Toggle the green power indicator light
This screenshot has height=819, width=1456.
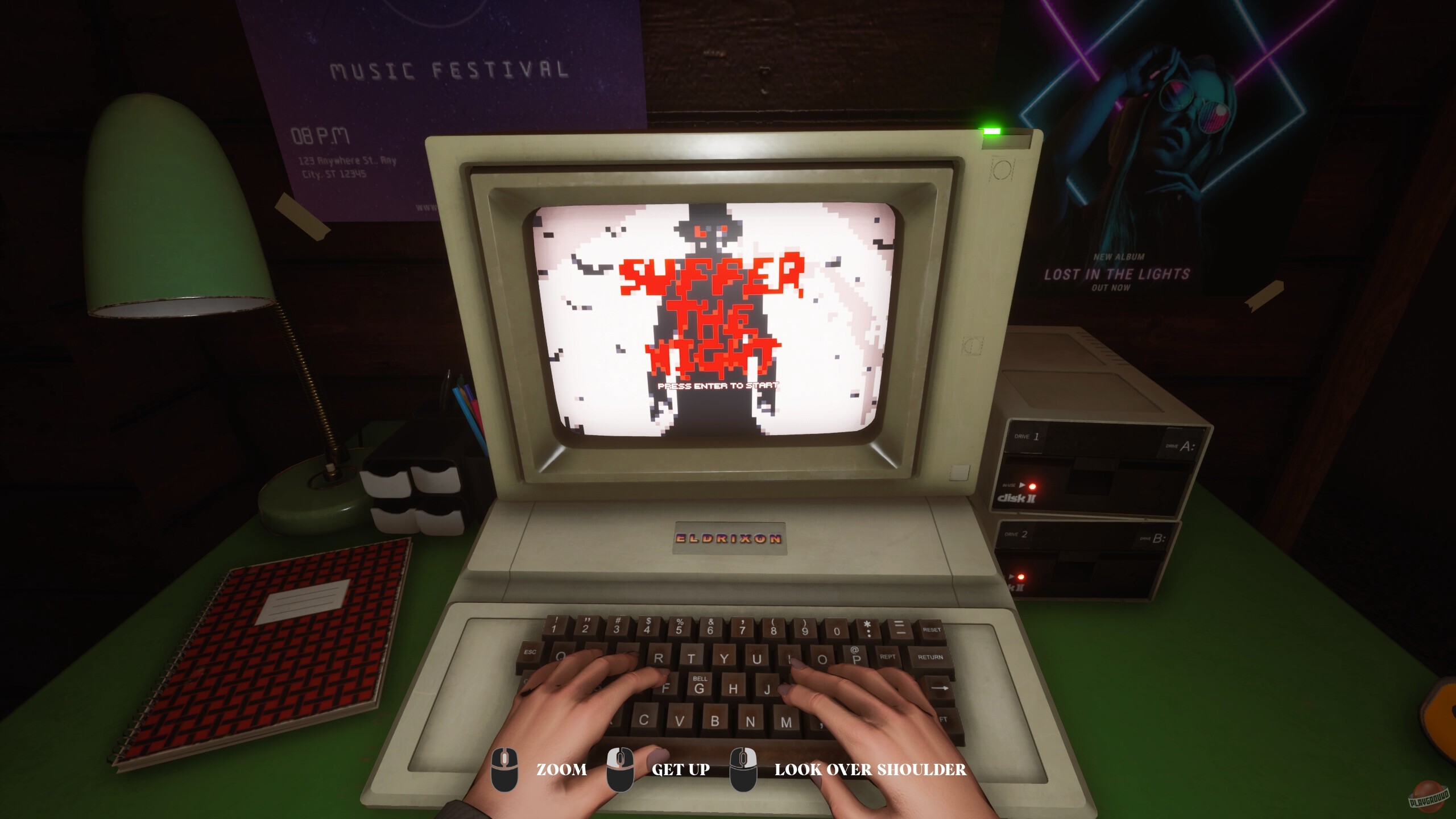(x=991, y=130)
